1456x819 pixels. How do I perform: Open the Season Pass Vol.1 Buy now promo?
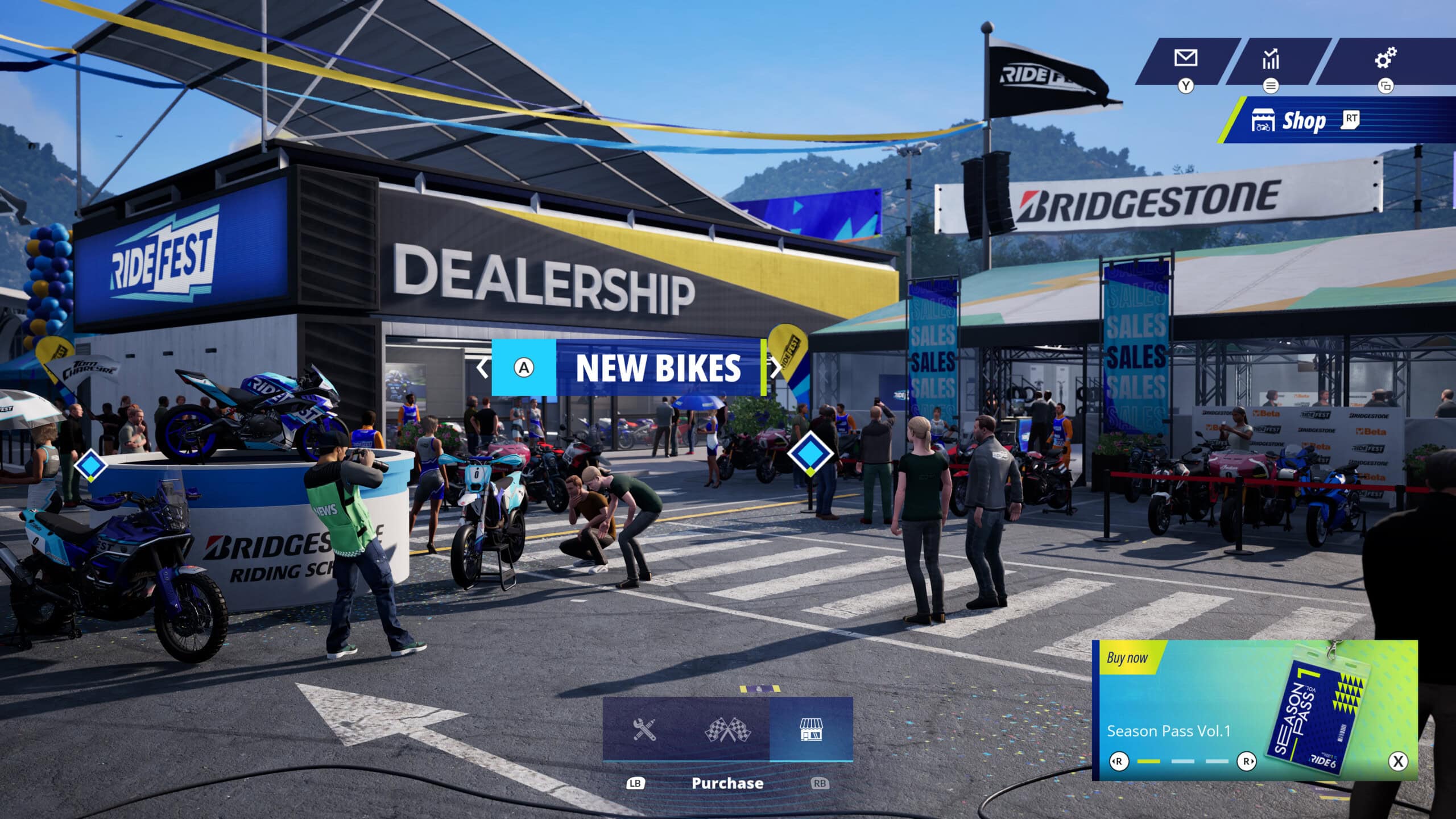click(x=1254, y=710)
